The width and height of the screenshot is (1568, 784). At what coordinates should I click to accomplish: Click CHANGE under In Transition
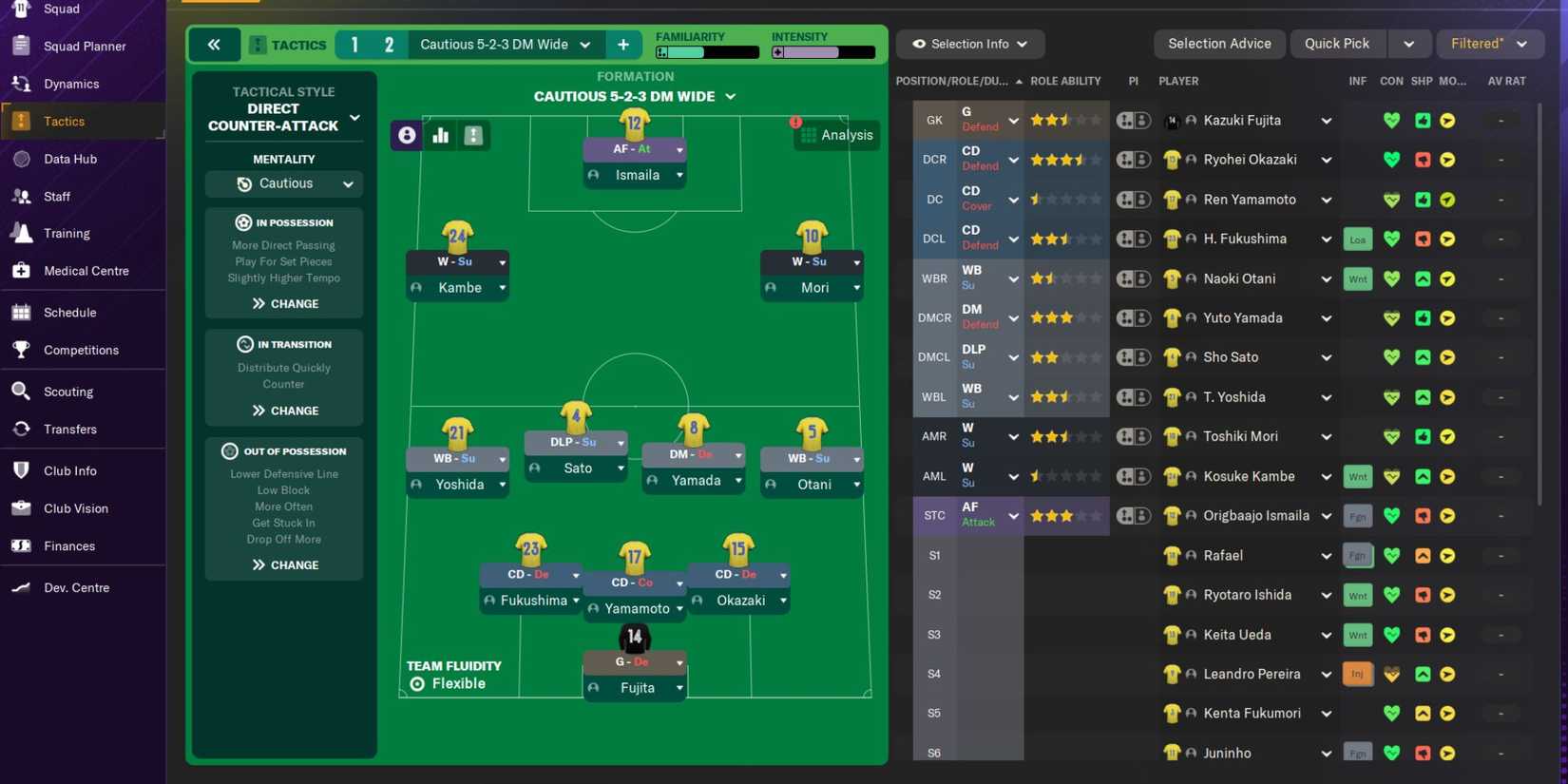283,410
